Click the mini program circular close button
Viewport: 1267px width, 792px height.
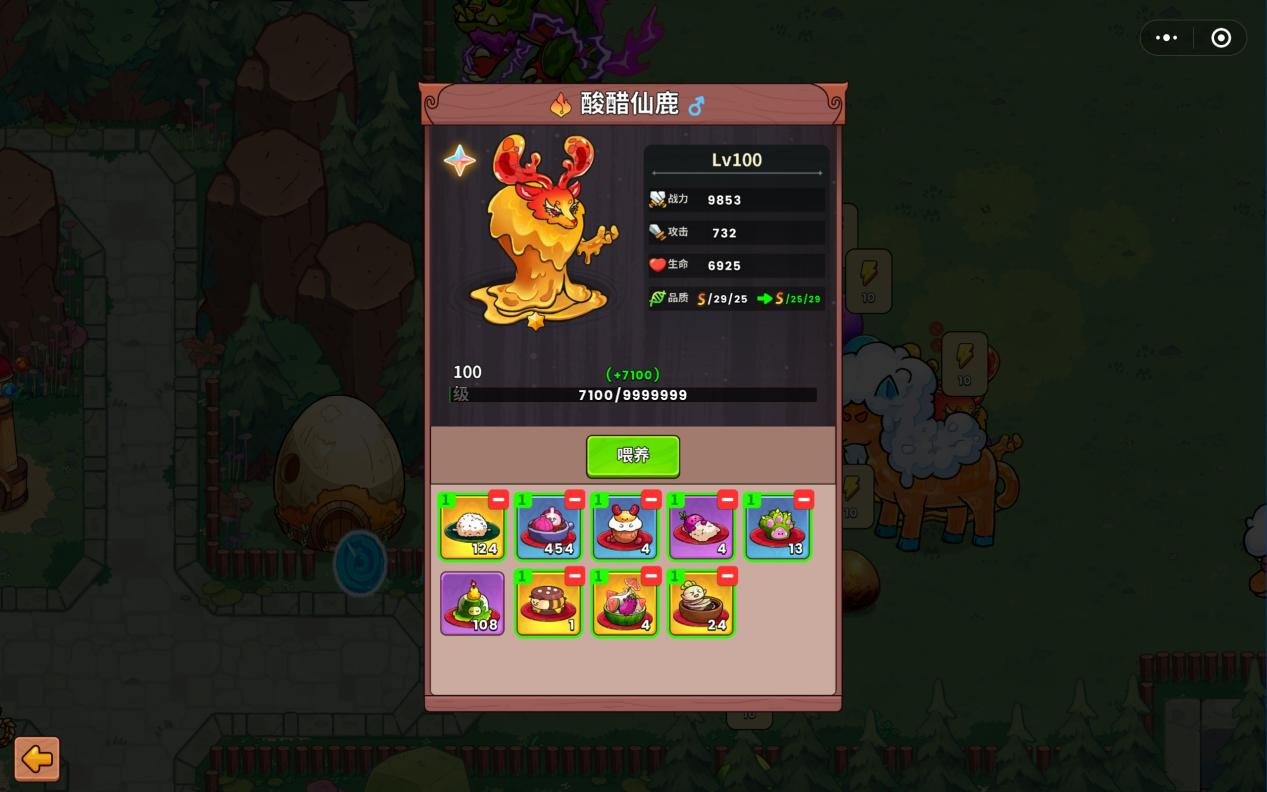coord(1221,38)
